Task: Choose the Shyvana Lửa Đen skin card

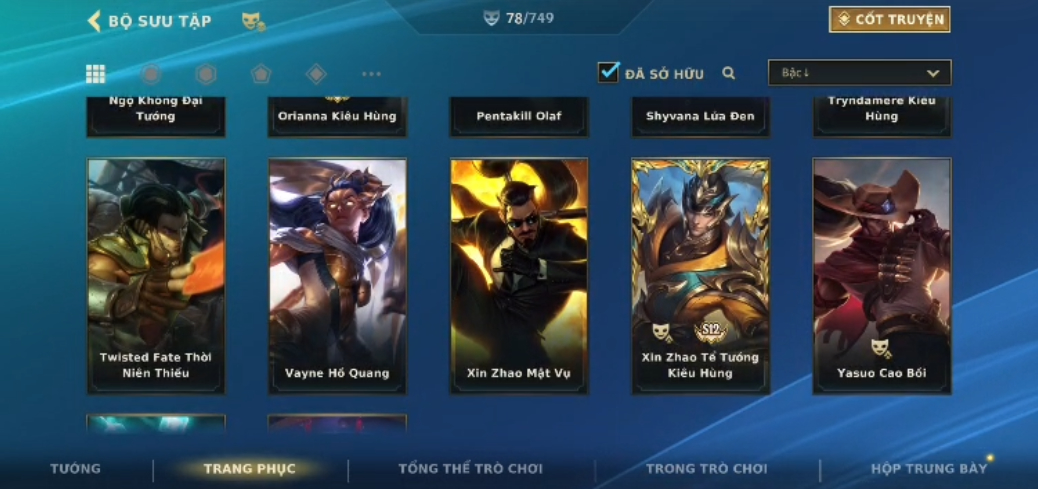Action: 700,116
